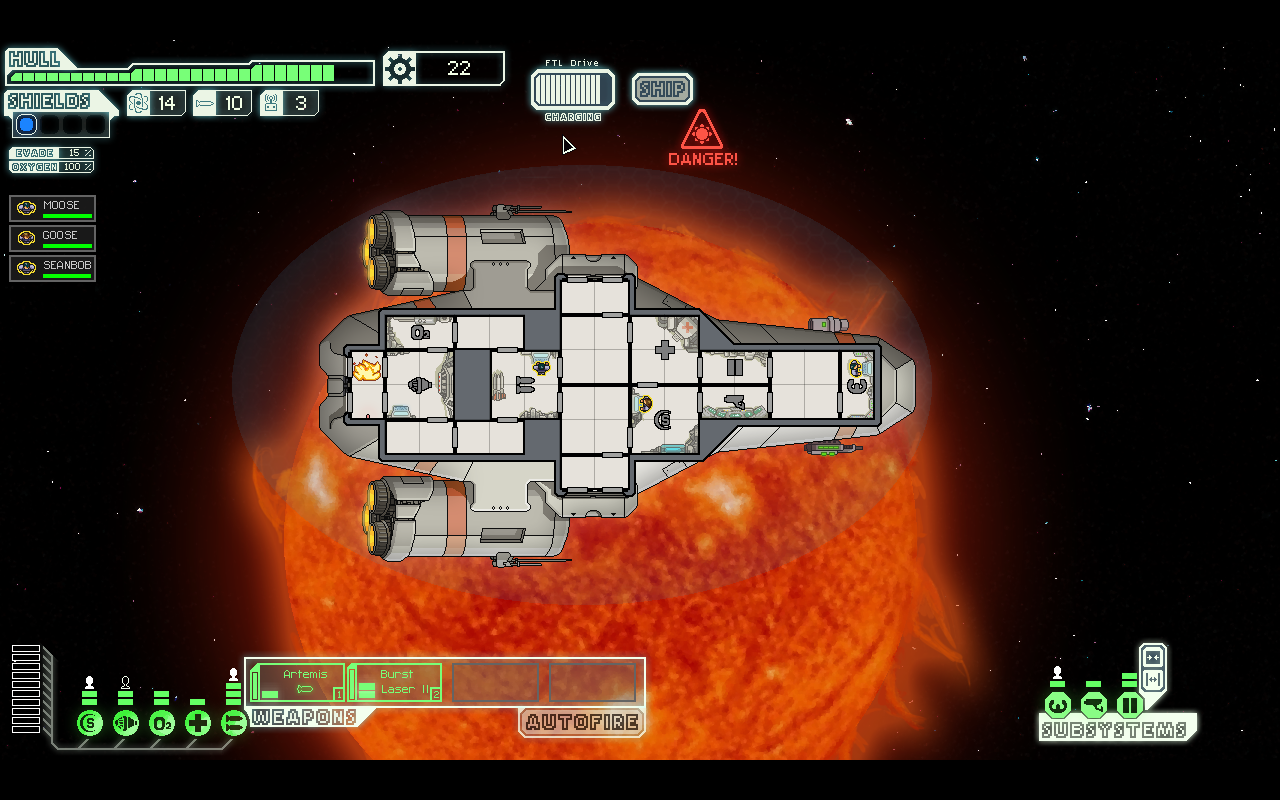
Task: Click the piloting subsystem icon
Action: point(1058,705)
